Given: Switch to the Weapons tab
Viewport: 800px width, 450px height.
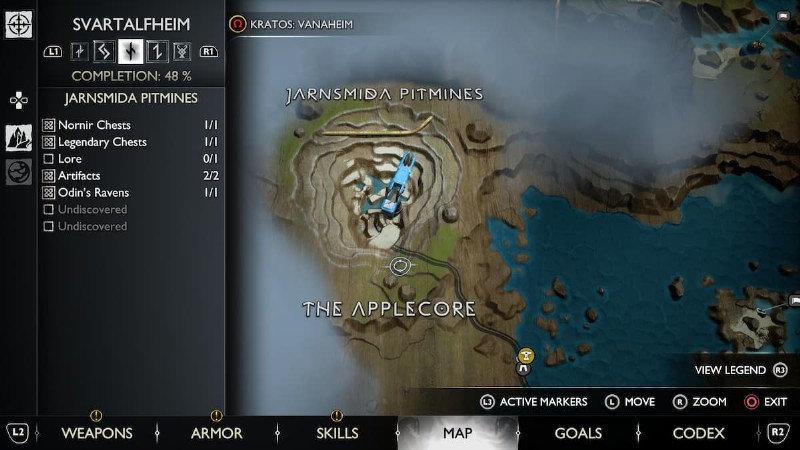Looking at the screenshot, I should tap(97, 433).
